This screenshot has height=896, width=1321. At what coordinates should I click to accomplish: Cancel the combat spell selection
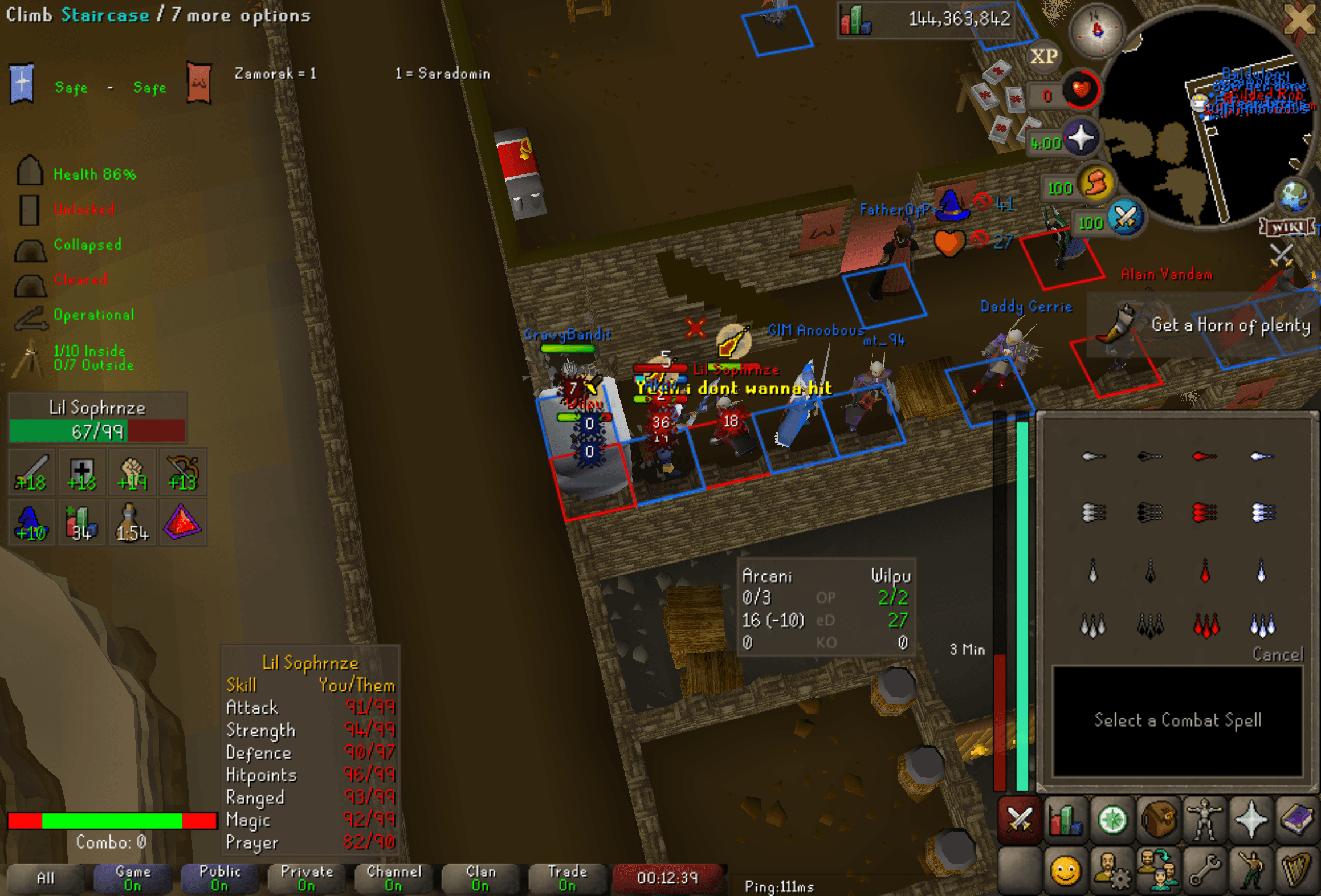(x=1277, y=654)
